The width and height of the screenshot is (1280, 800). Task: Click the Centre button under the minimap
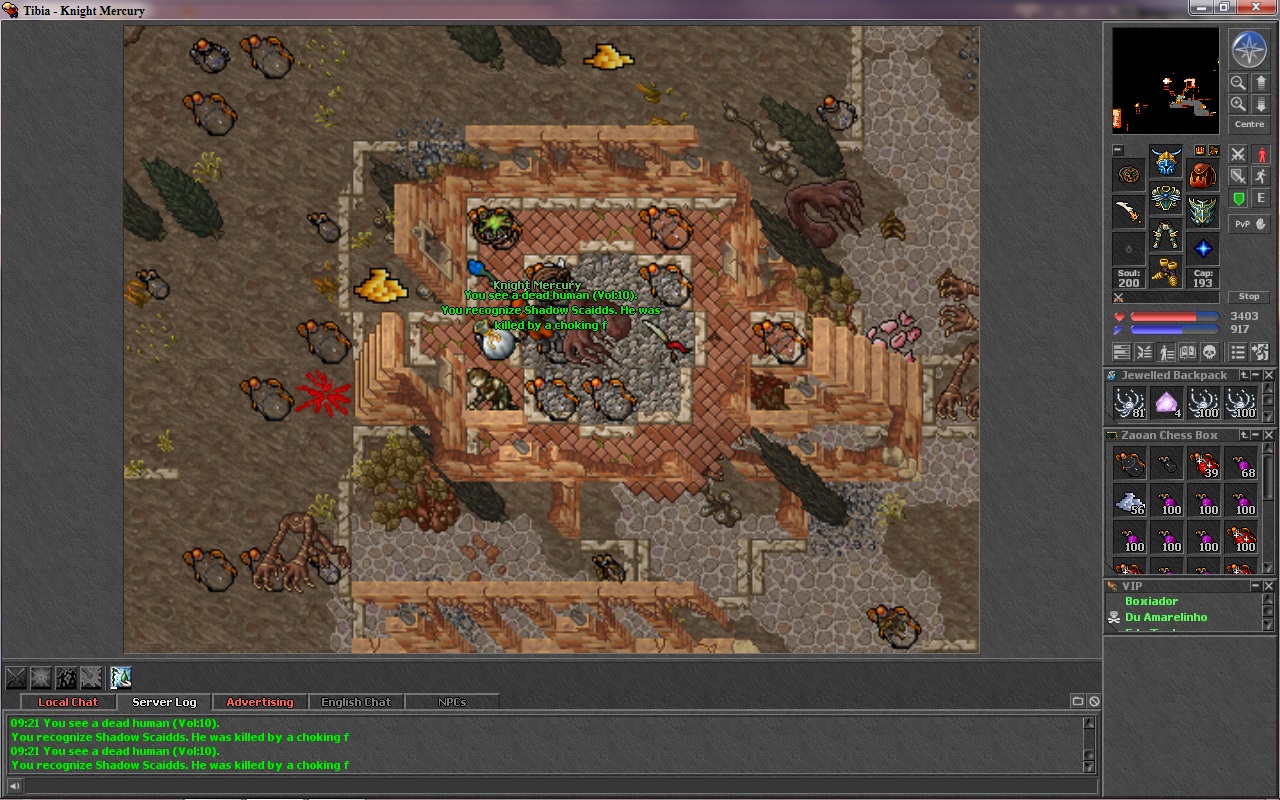point(1249,125)
